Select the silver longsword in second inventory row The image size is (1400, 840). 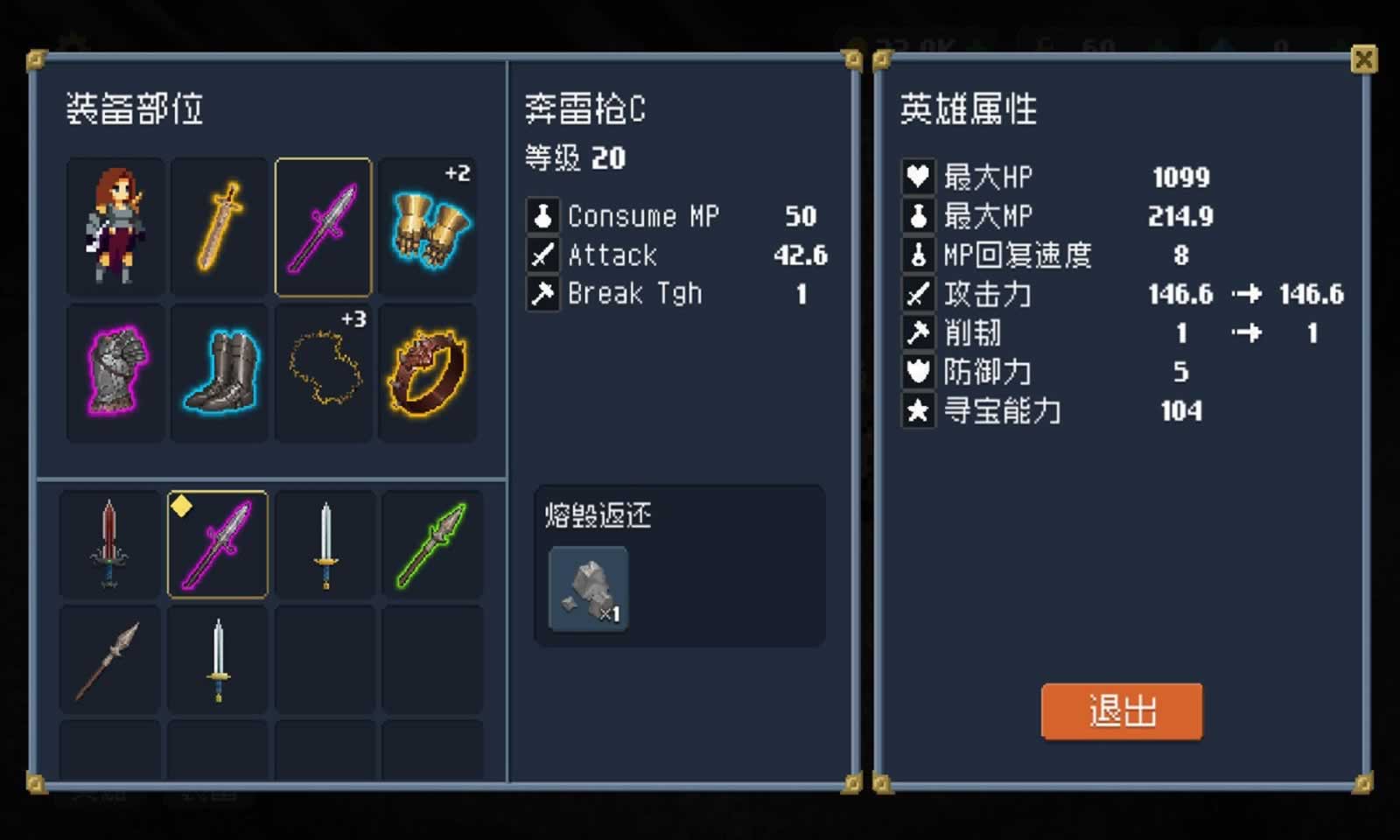[216, 658]
